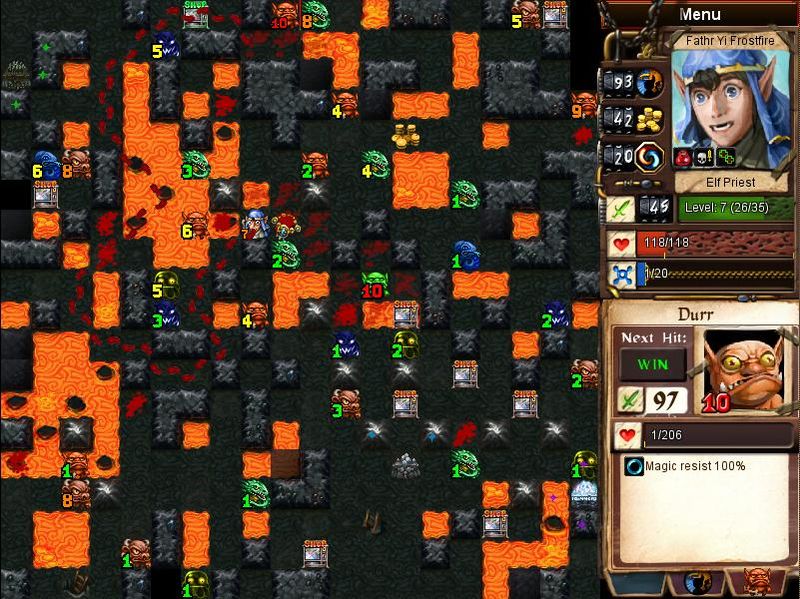
Task: Select the piety icon beside 93
Action: click(x=651, y=82)
